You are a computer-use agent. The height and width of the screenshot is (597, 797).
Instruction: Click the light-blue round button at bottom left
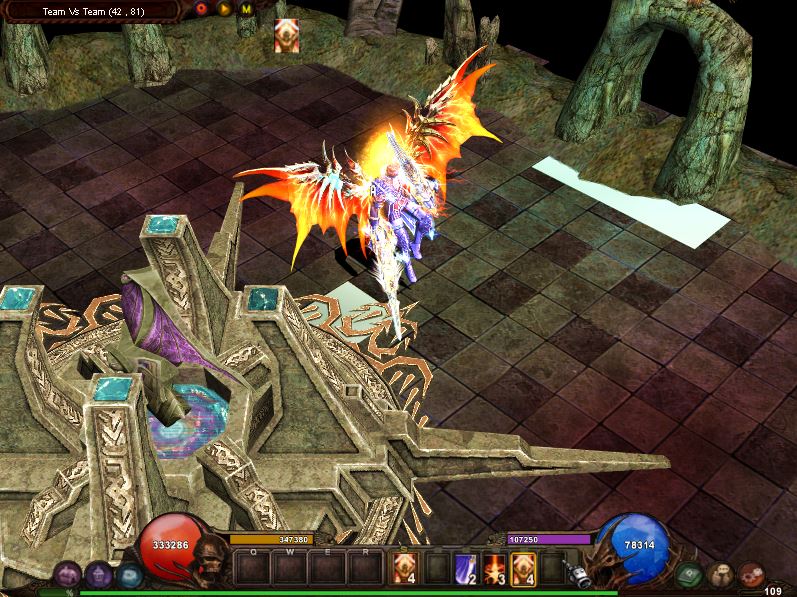129,575
